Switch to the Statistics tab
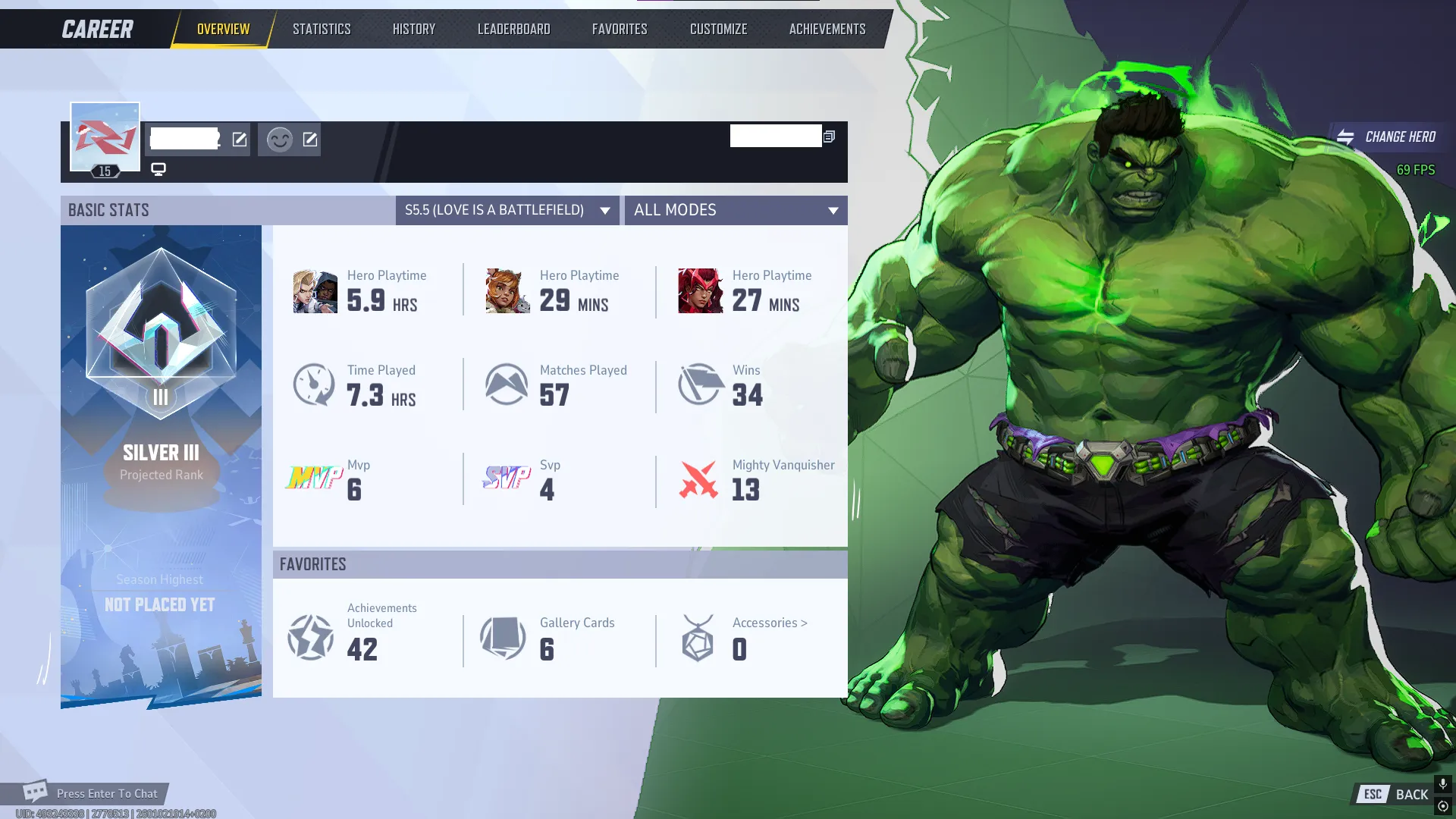This screenshot has height=819, width=1456. [322, 28]
